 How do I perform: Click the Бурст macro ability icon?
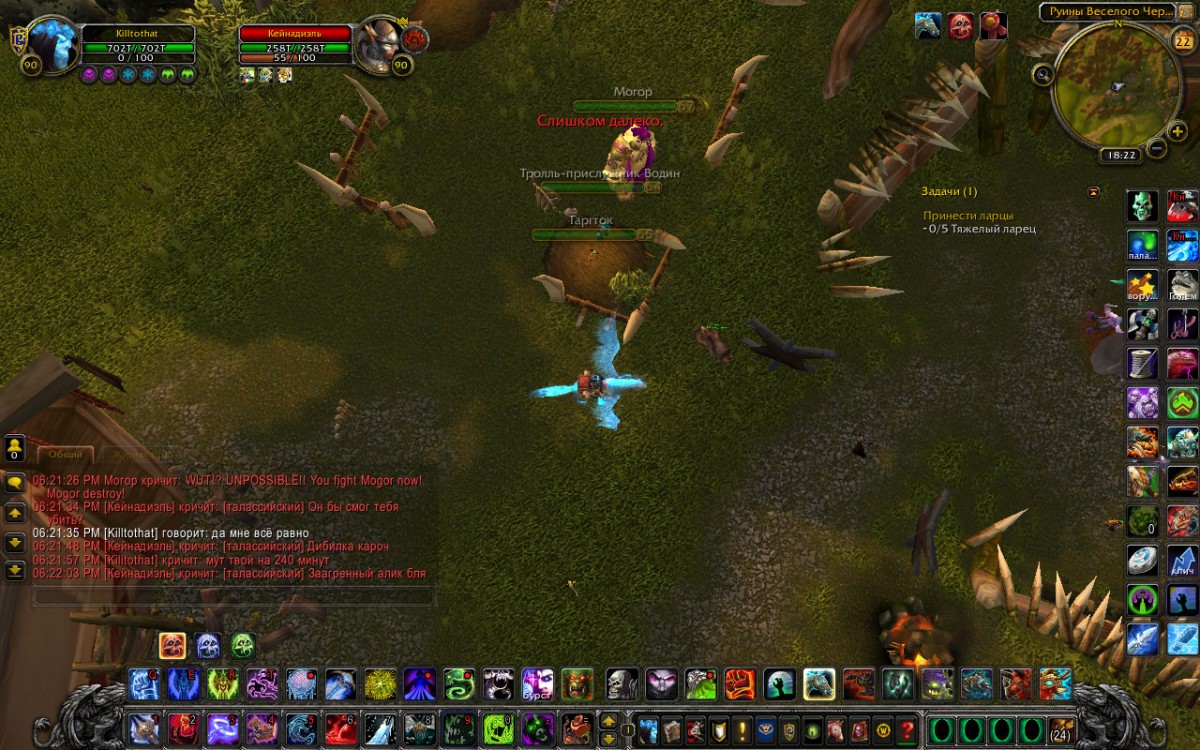pyautogui.click(x=537, y=685)
